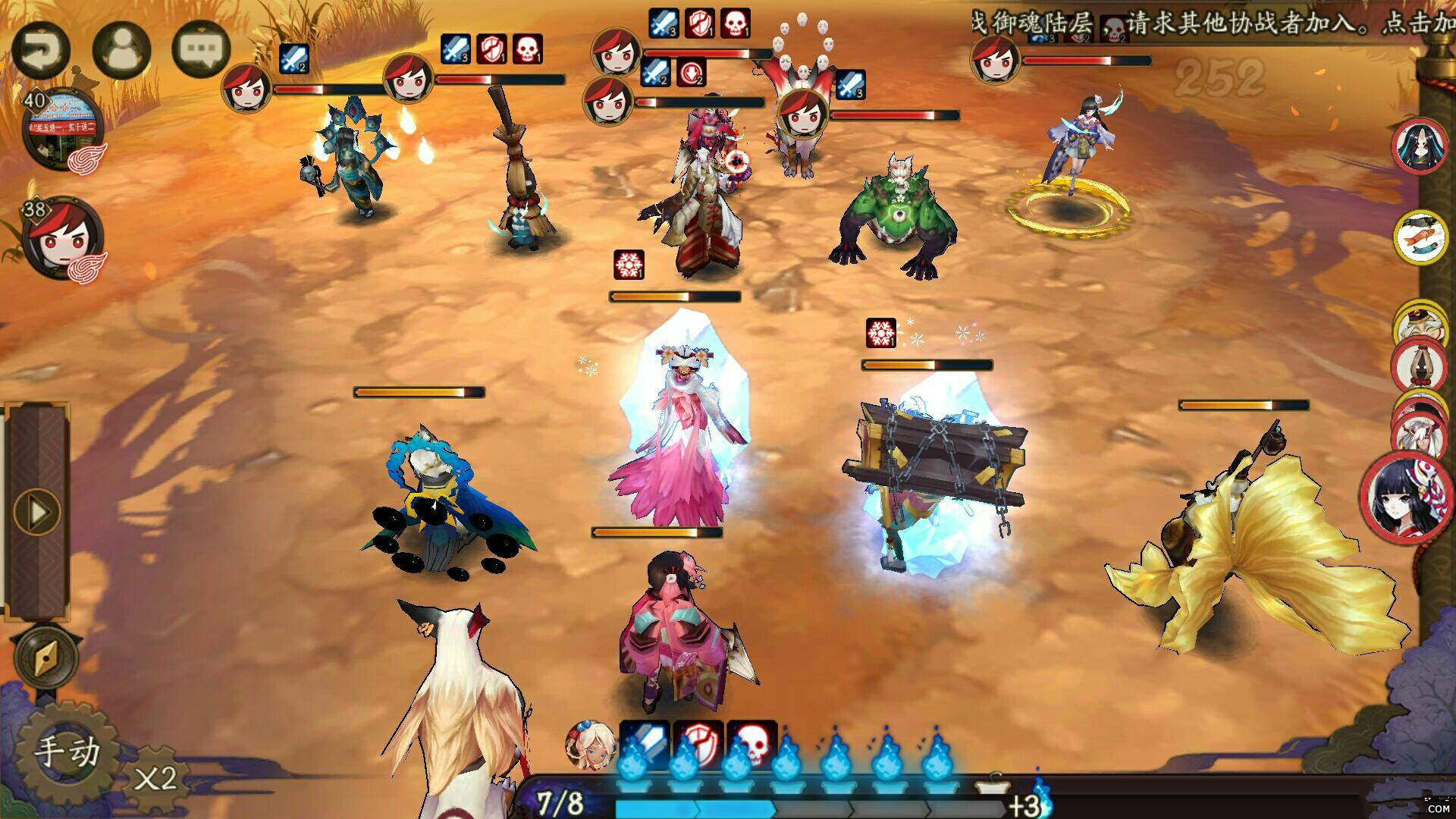Click the scrolling co-op request message
1456x819 pixels.
click(1213, 23)
